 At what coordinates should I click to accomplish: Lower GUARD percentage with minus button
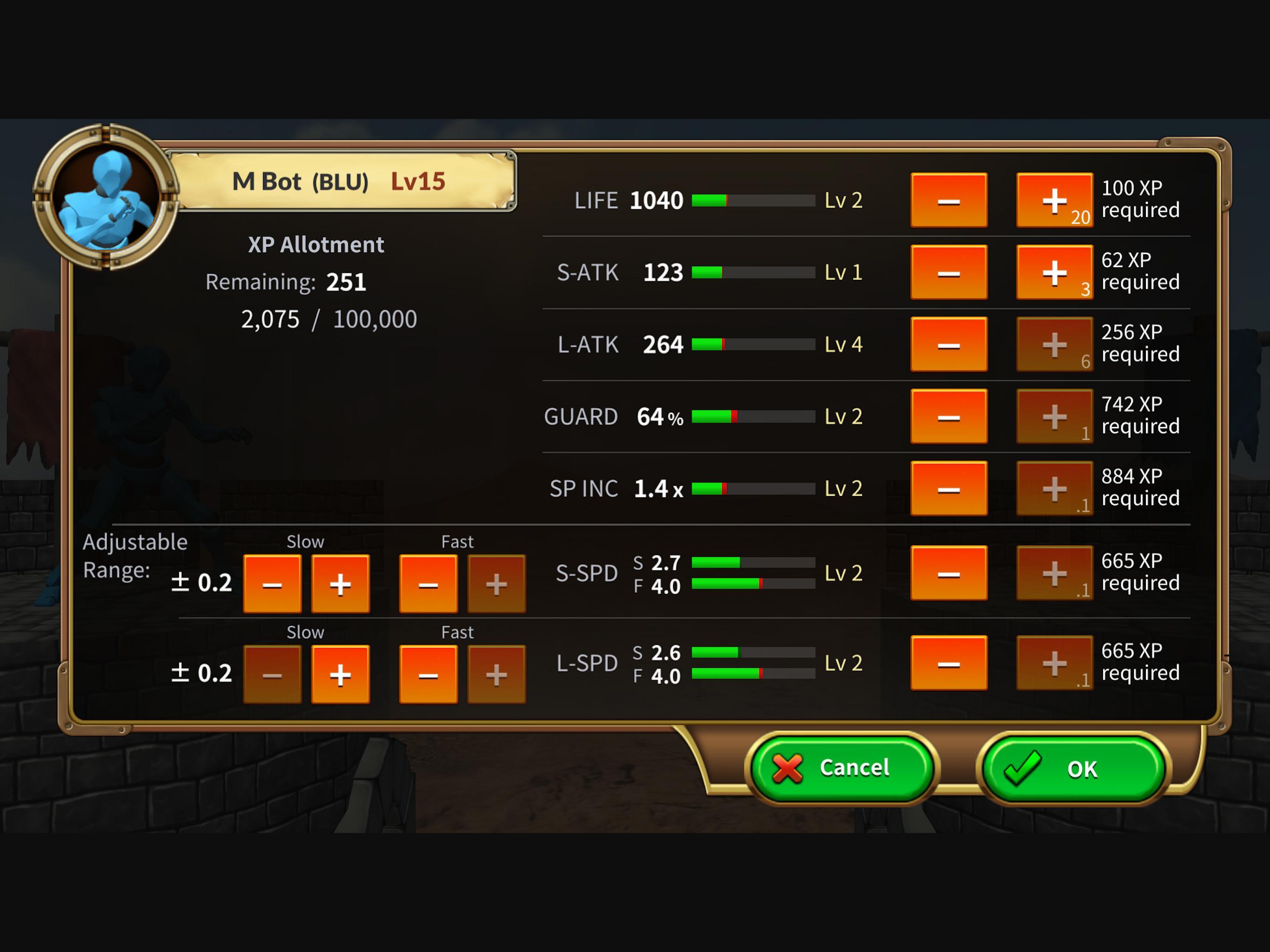949,417
